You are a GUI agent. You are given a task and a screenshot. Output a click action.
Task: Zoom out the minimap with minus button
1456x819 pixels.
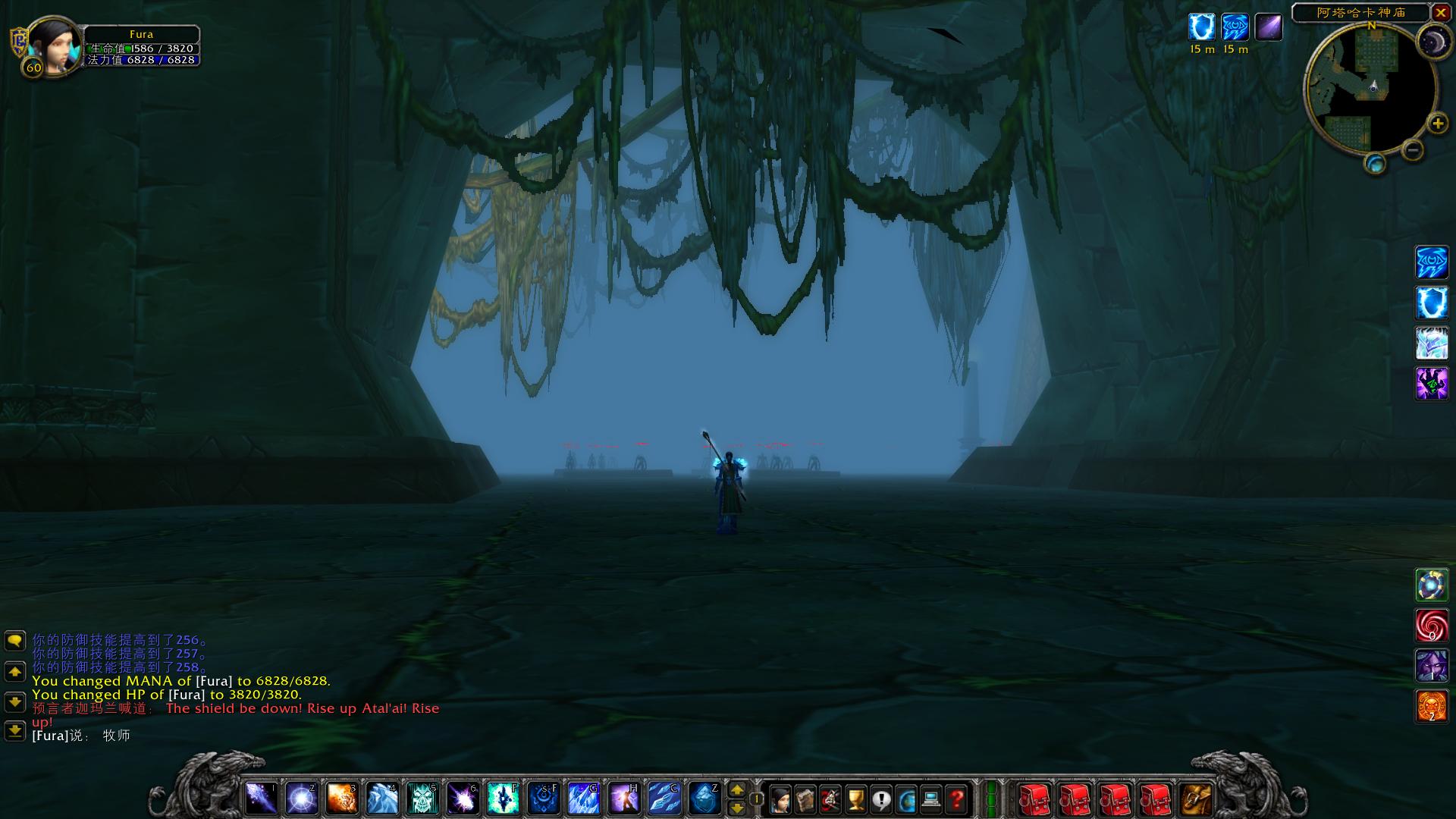point(1412,150)
